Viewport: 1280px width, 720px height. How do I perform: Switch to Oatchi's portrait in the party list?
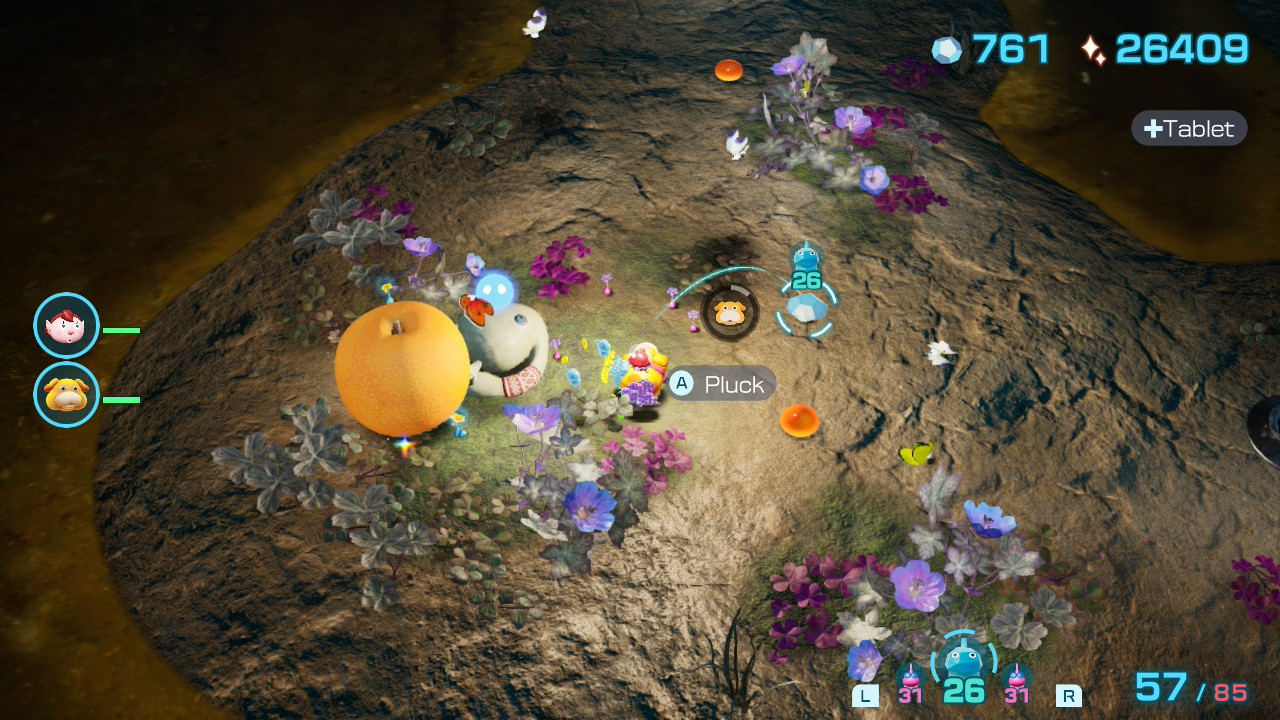(67, 395)
